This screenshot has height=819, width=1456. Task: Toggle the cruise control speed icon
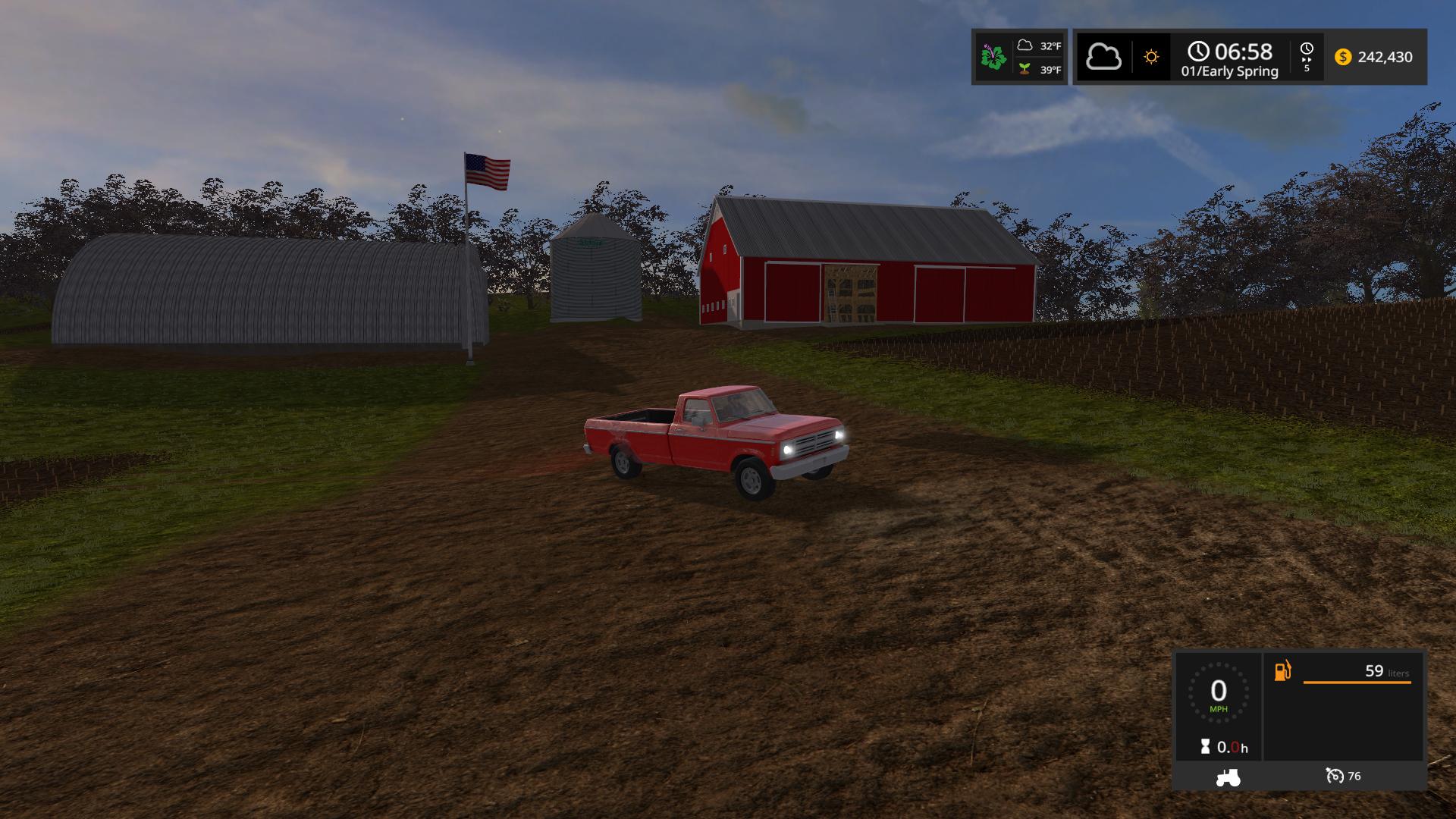[x=1334, y=776]
